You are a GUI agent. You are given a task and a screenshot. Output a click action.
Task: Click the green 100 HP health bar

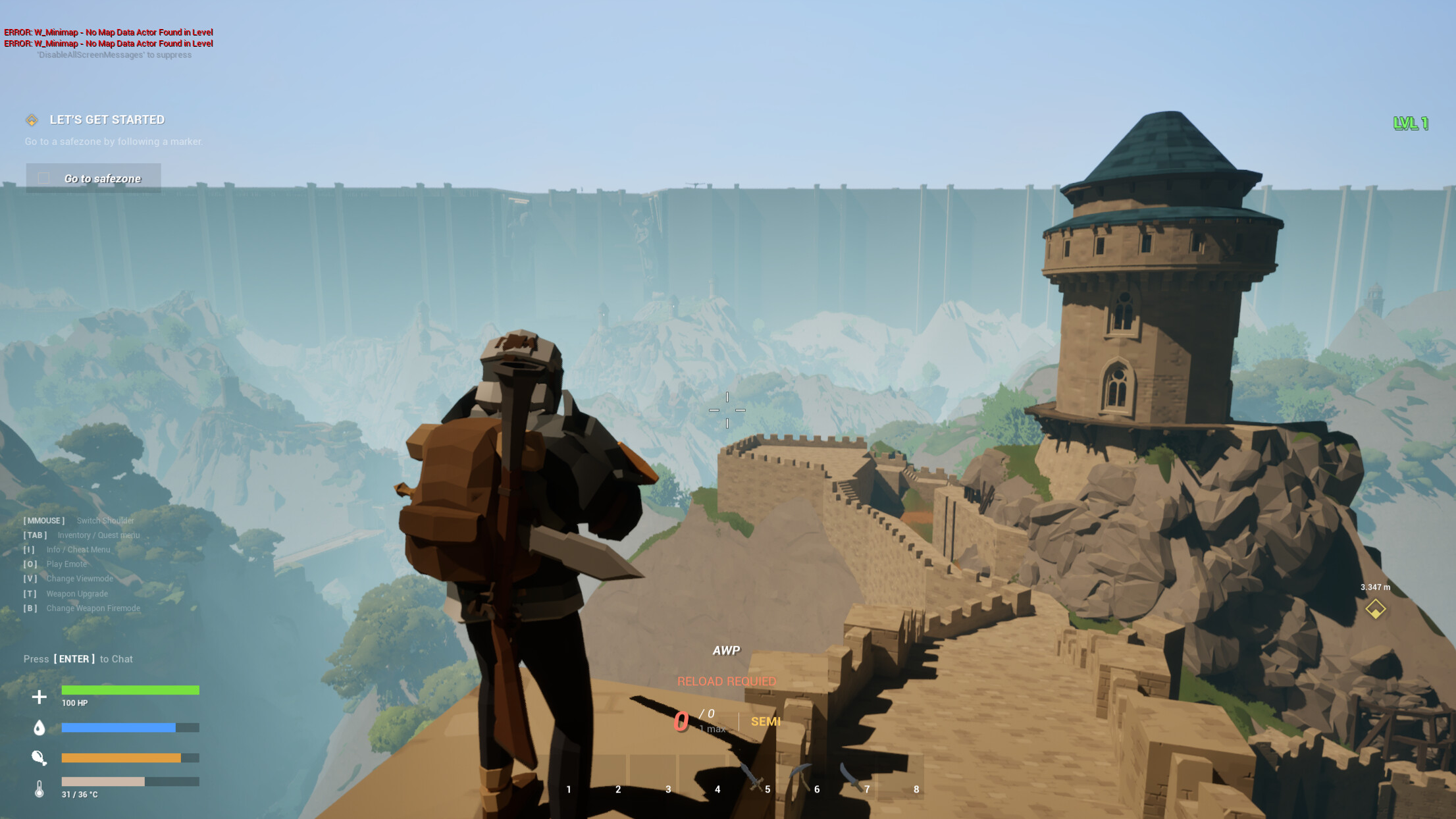(130, 690)
